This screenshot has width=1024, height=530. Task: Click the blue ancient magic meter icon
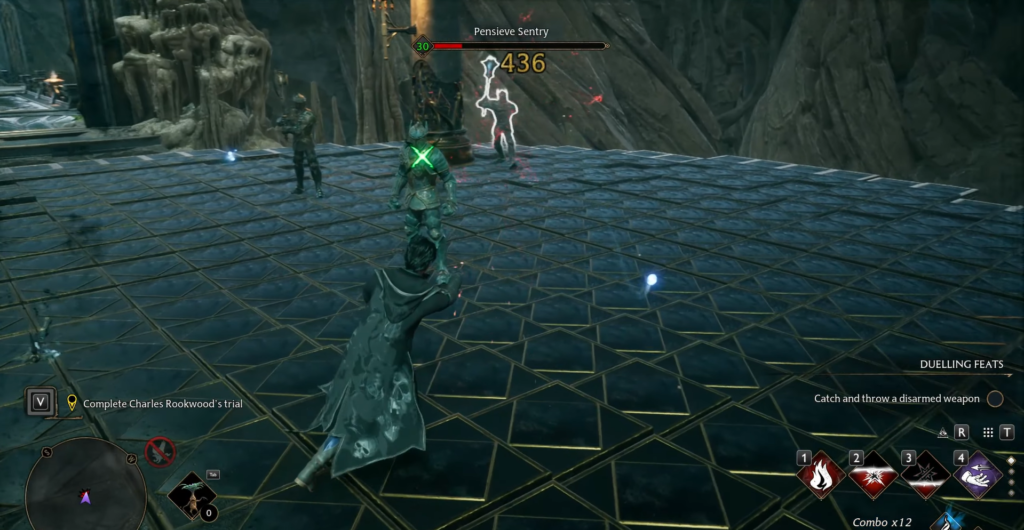[945, 521]
